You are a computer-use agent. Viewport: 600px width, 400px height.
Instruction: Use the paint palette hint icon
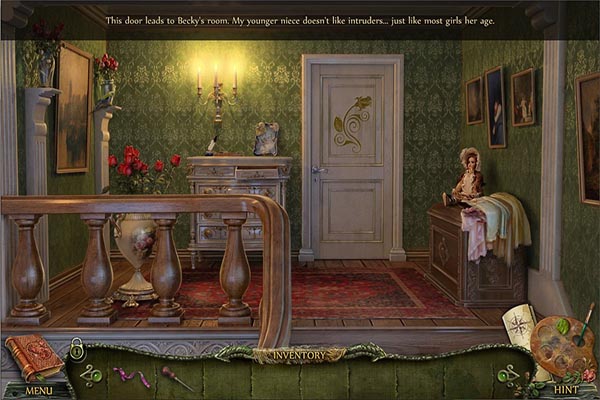point(564,347)
